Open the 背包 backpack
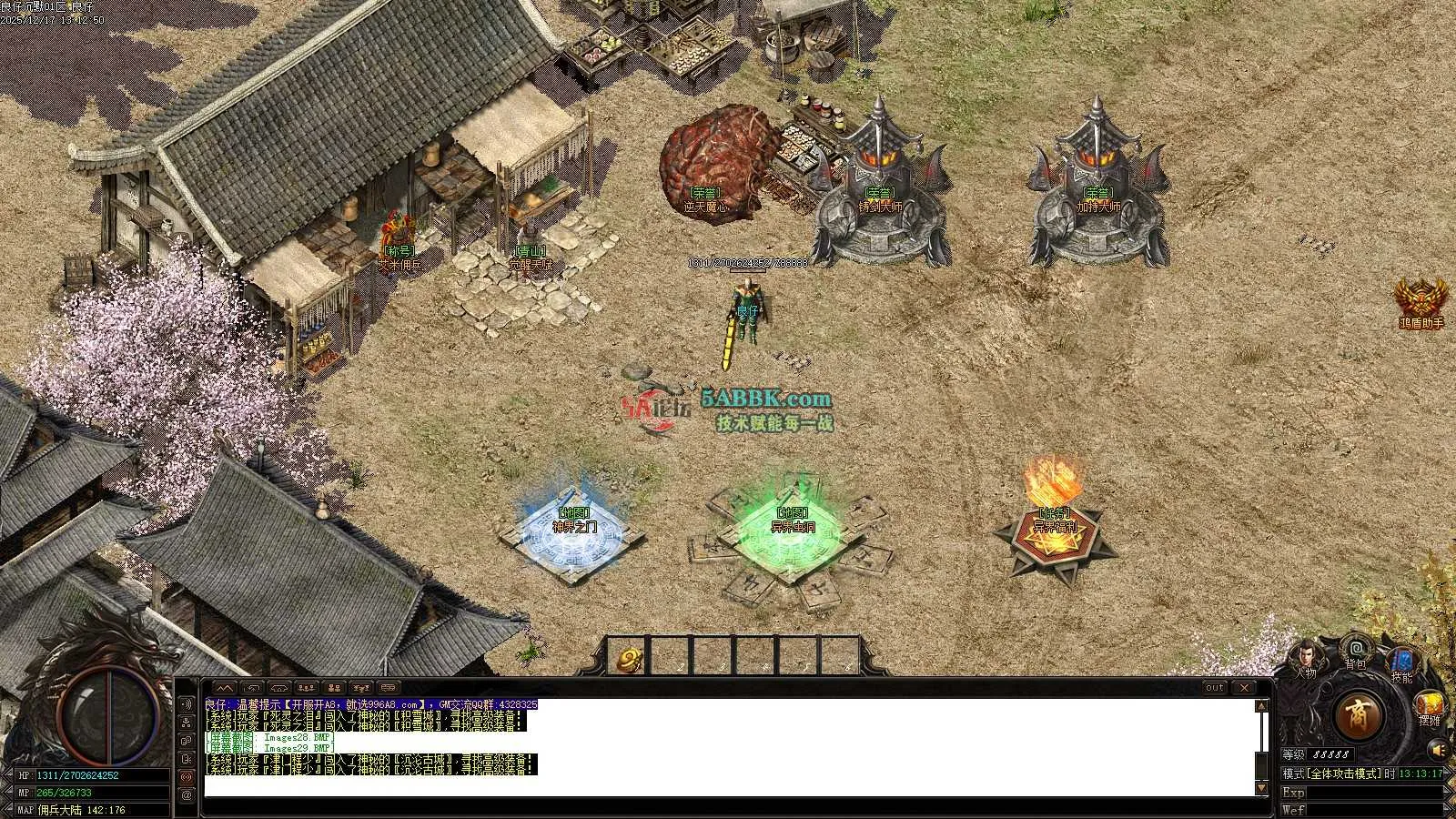Viewport: 1456px width, 819px height. [x=1356, y=652]
